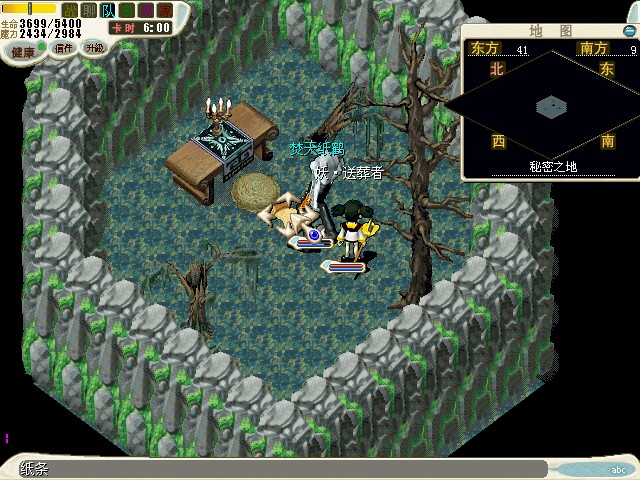
Task: Toggle the 聊 chat mode icon
Action: 88,9
